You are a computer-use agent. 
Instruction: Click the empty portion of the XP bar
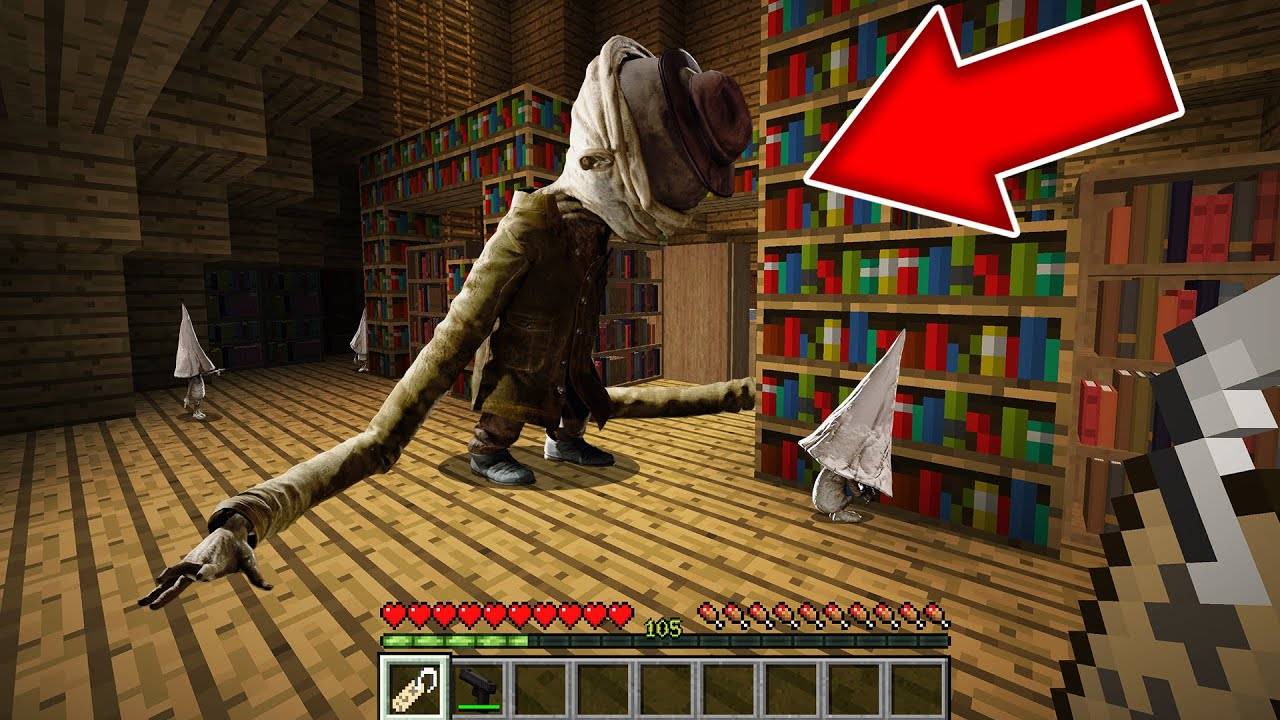coord(742,640)
